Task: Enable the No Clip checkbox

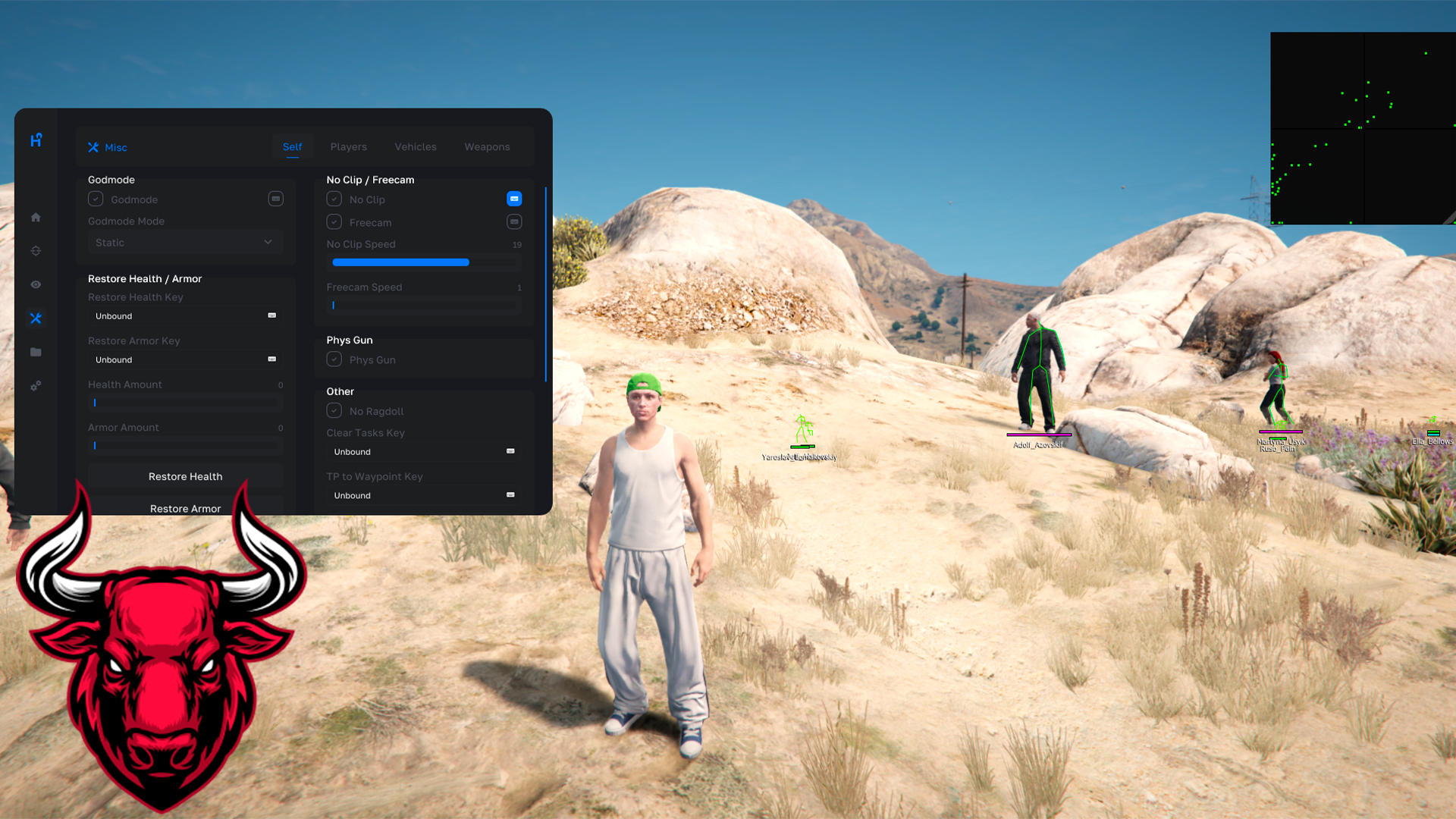Action: click(x=334, y=199)
